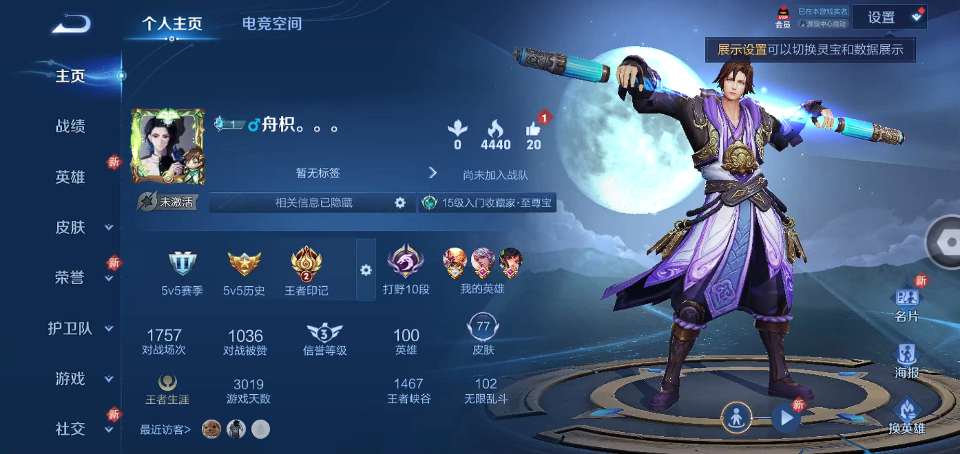960x454 pixels.
Task: Open the 名片 card button
Action: pos(906,304)
